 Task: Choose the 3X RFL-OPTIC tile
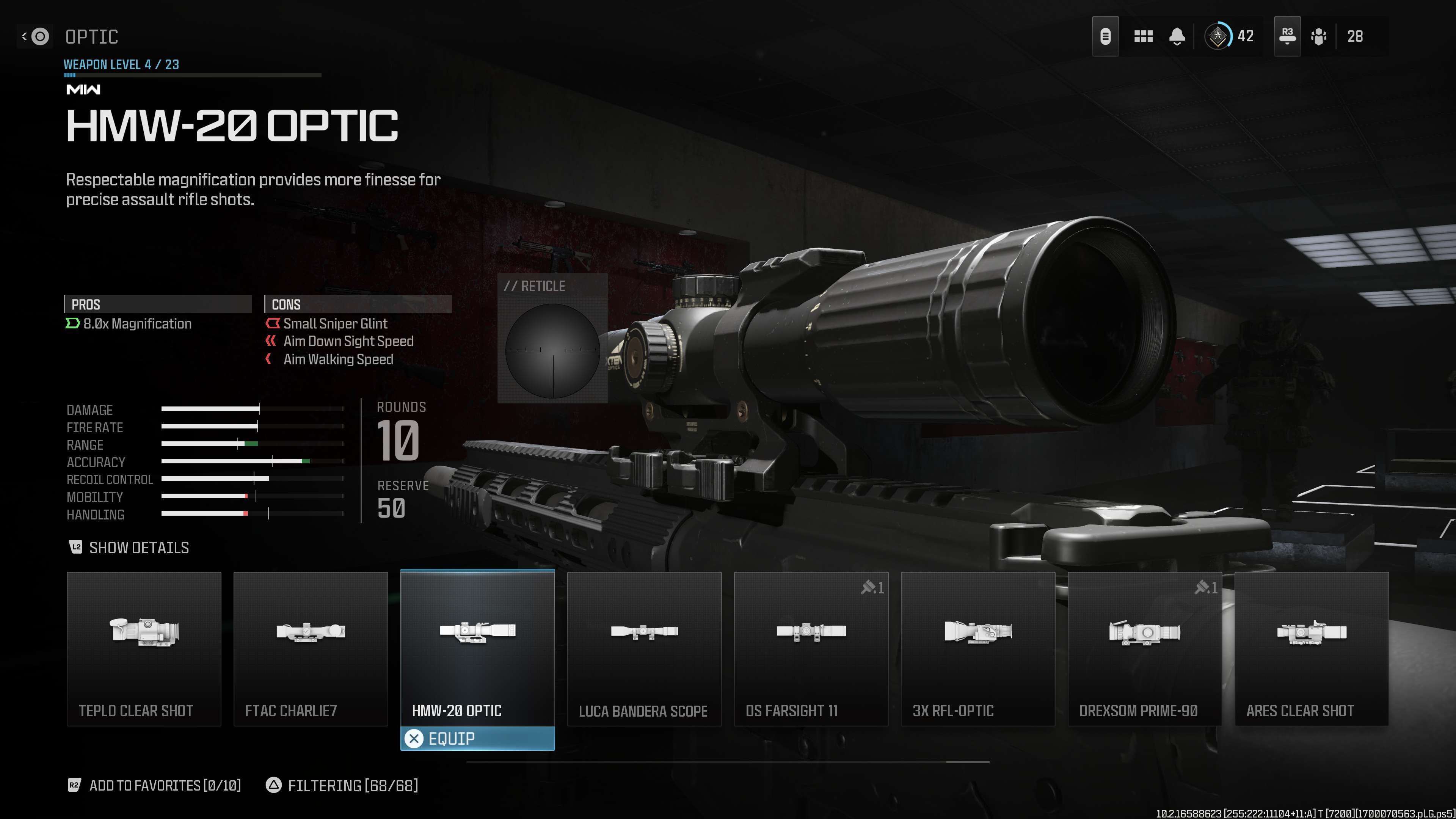[977, 648]
